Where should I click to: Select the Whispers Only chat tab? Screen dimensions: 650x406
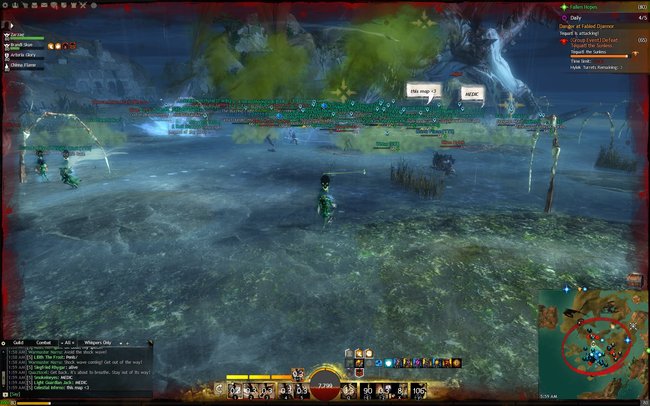(x=98, y=342)
